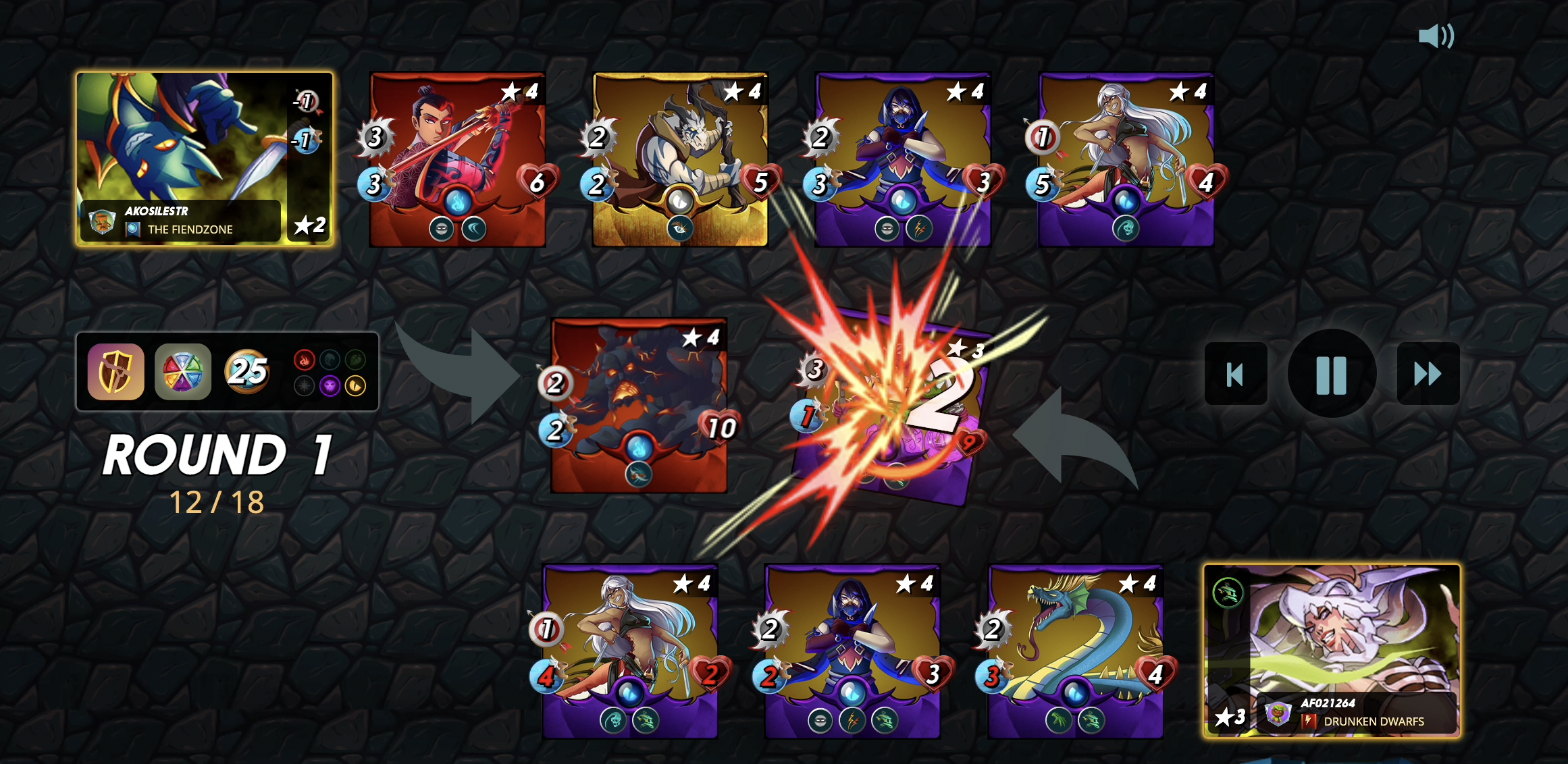Screen dimensions: 1568x764
Task: Select the red samurai swordsman card
Action: pos(457,159)
